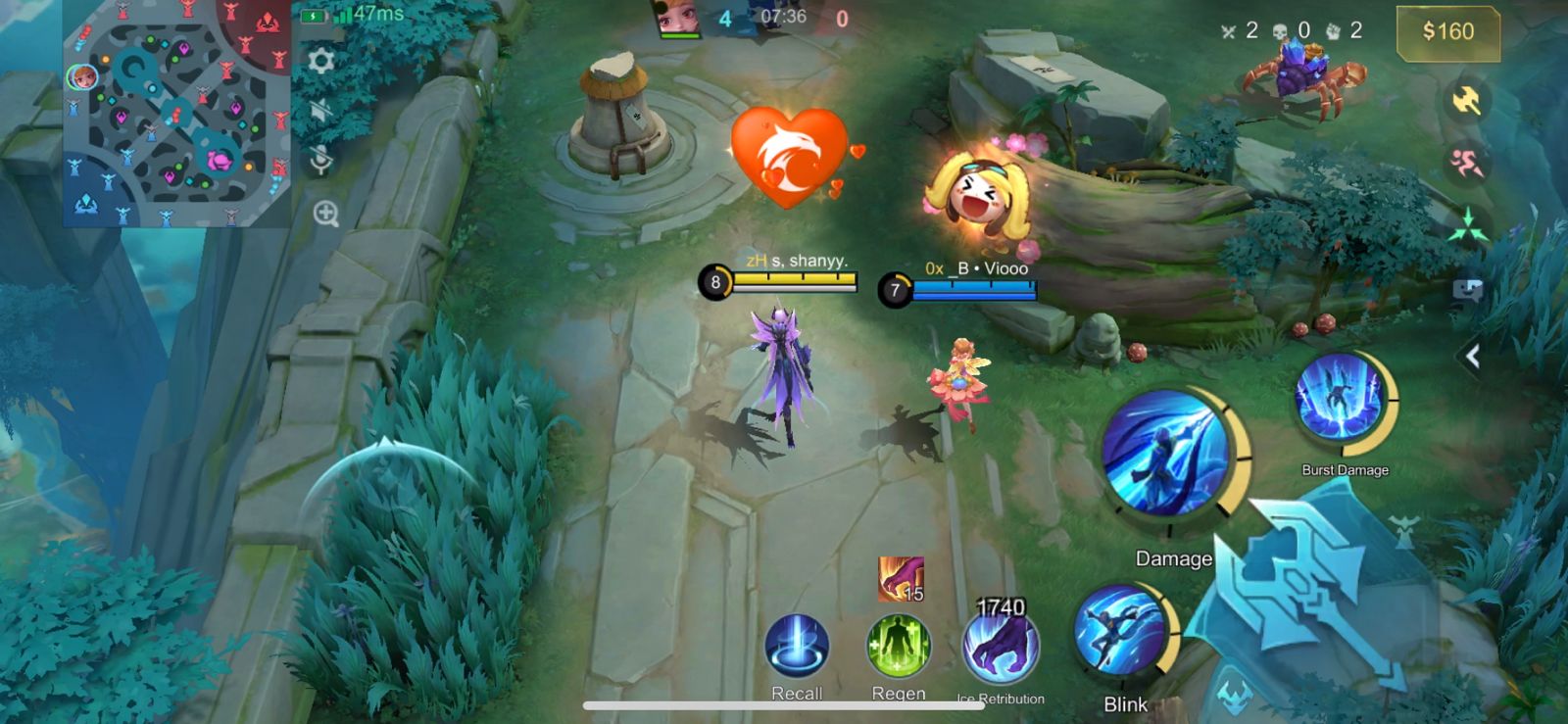This screenshot has height=724, width=1568.
Task: Cast the Burst Damage ultimate skill
Action: pos(1339,402)
